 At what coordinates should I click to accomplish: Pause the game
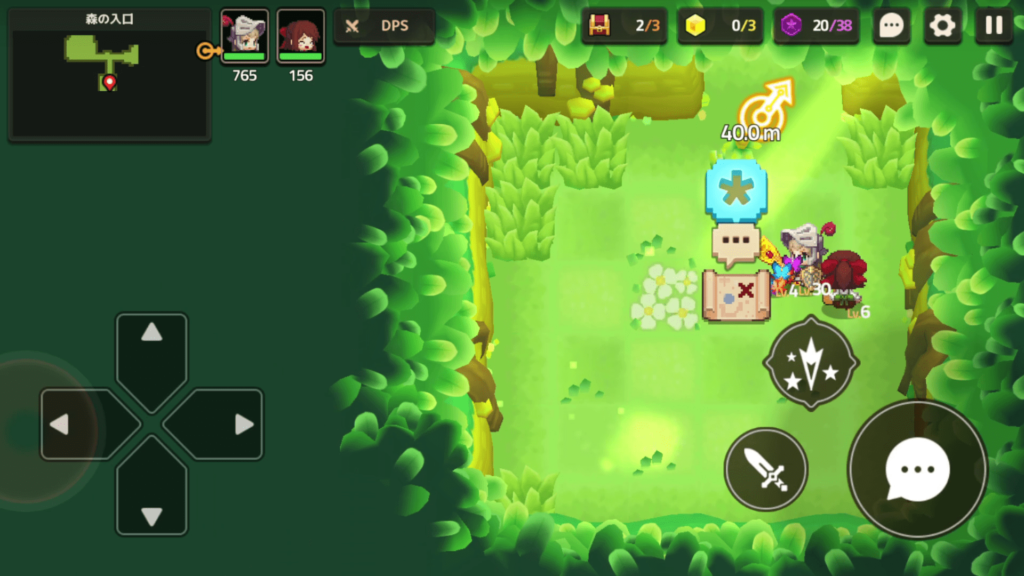pyautogui.click(x=993, y=26)
